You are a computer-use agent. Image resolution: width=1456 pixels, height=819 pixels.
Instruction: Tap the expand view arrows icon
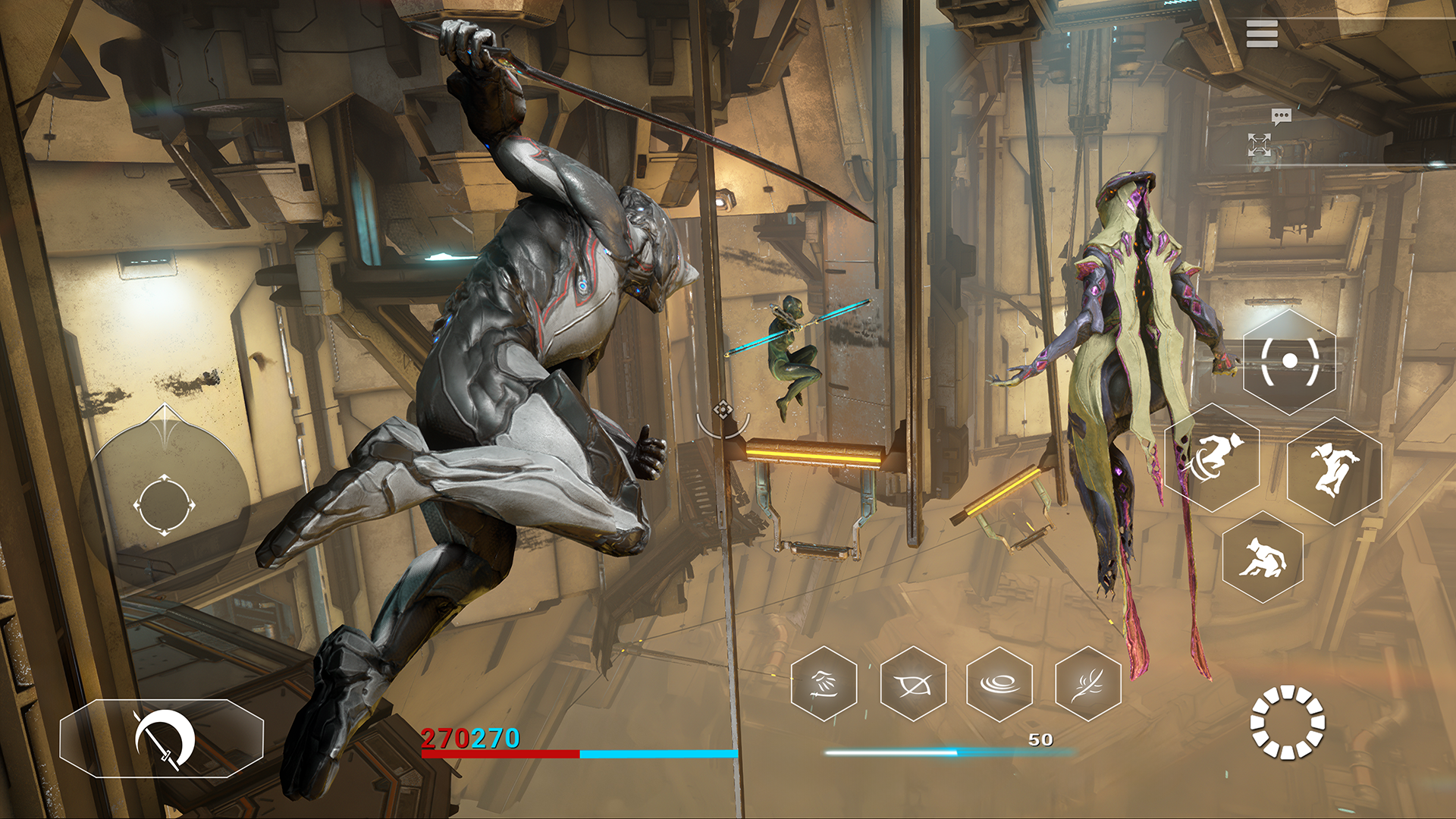[1260, 145]
